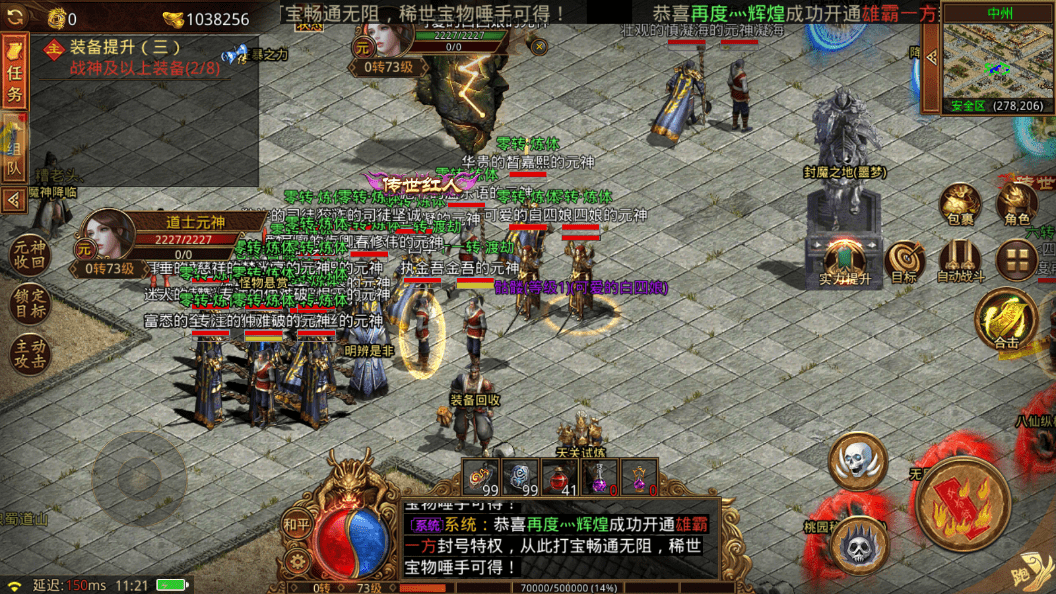Open the 包裹 bag

point(960,205)
